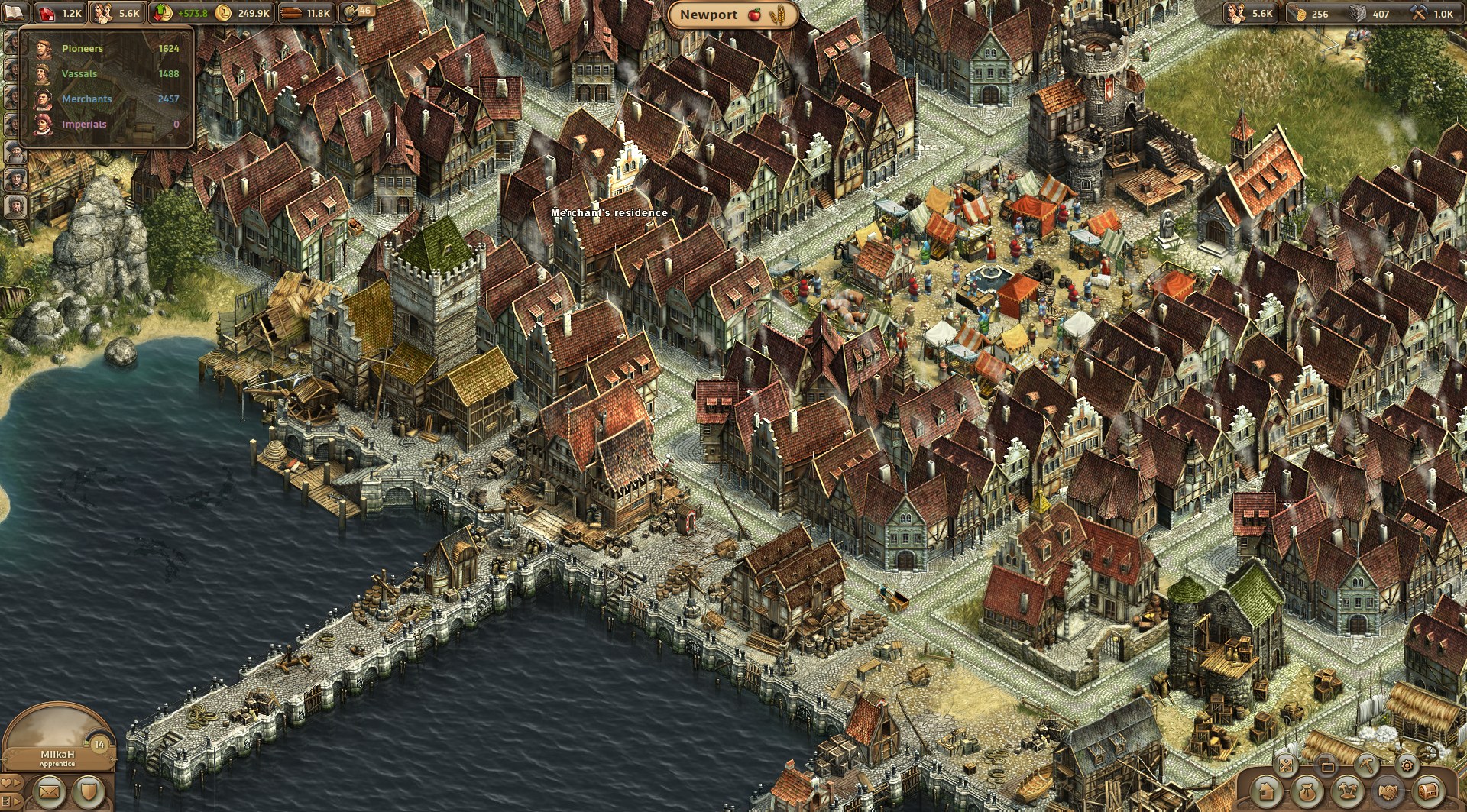This screenshot has width=1467, height=812.
Task: Open the mail envelope button
Action: click(48, 793)
